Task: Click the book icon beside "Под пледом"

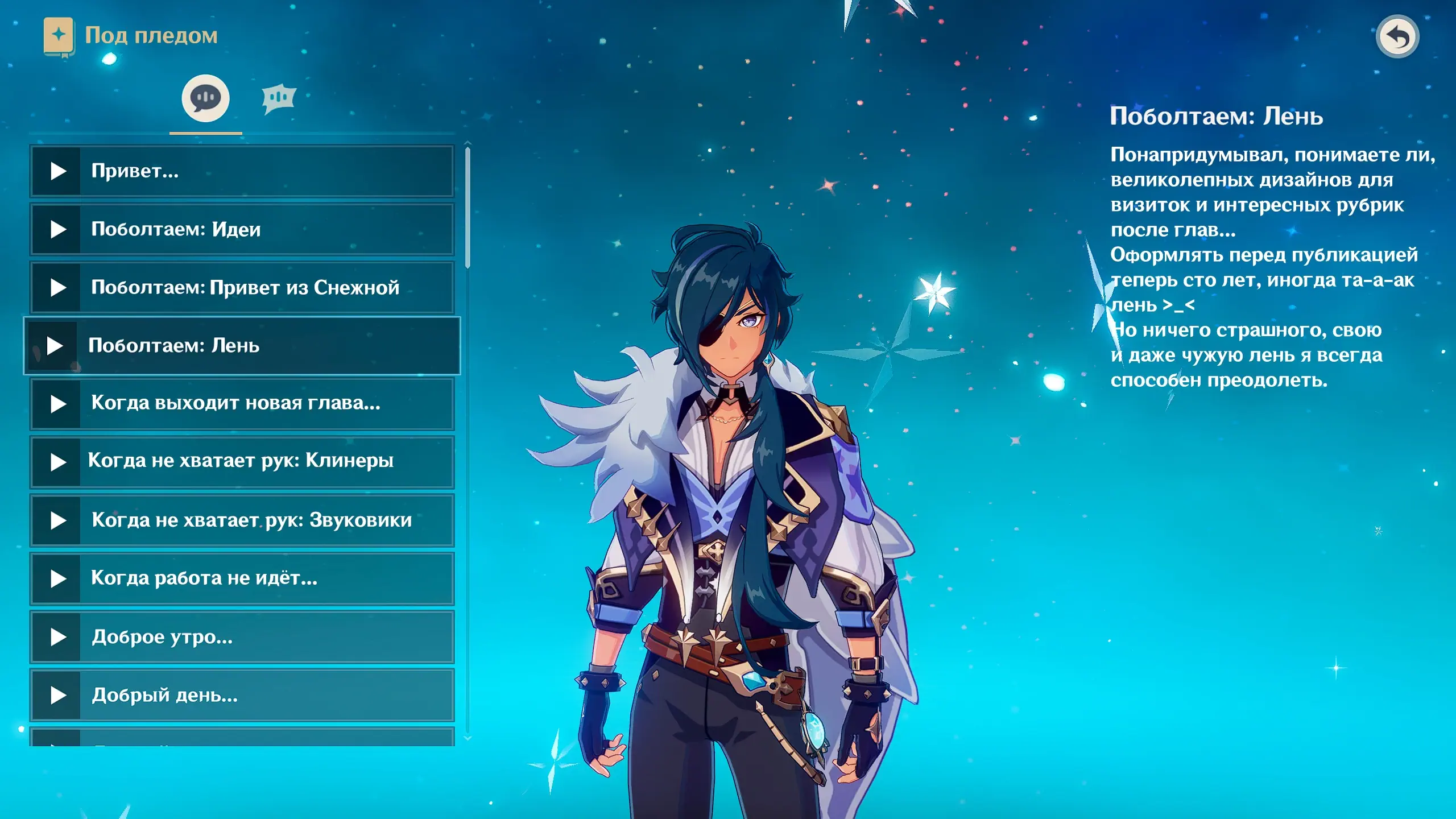Action: pyautogui.click(x=59, y=36)
